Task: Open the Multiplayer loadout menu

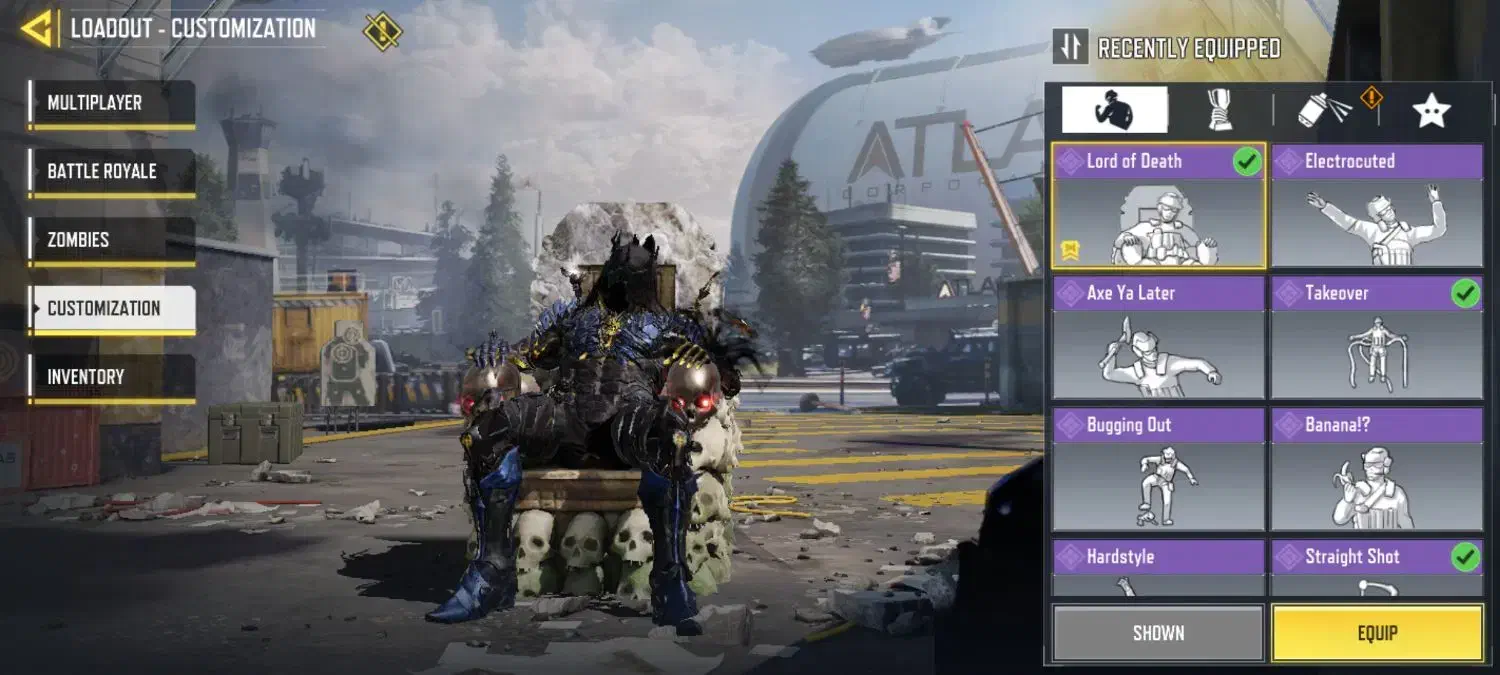Action: [x=111, y=104]
